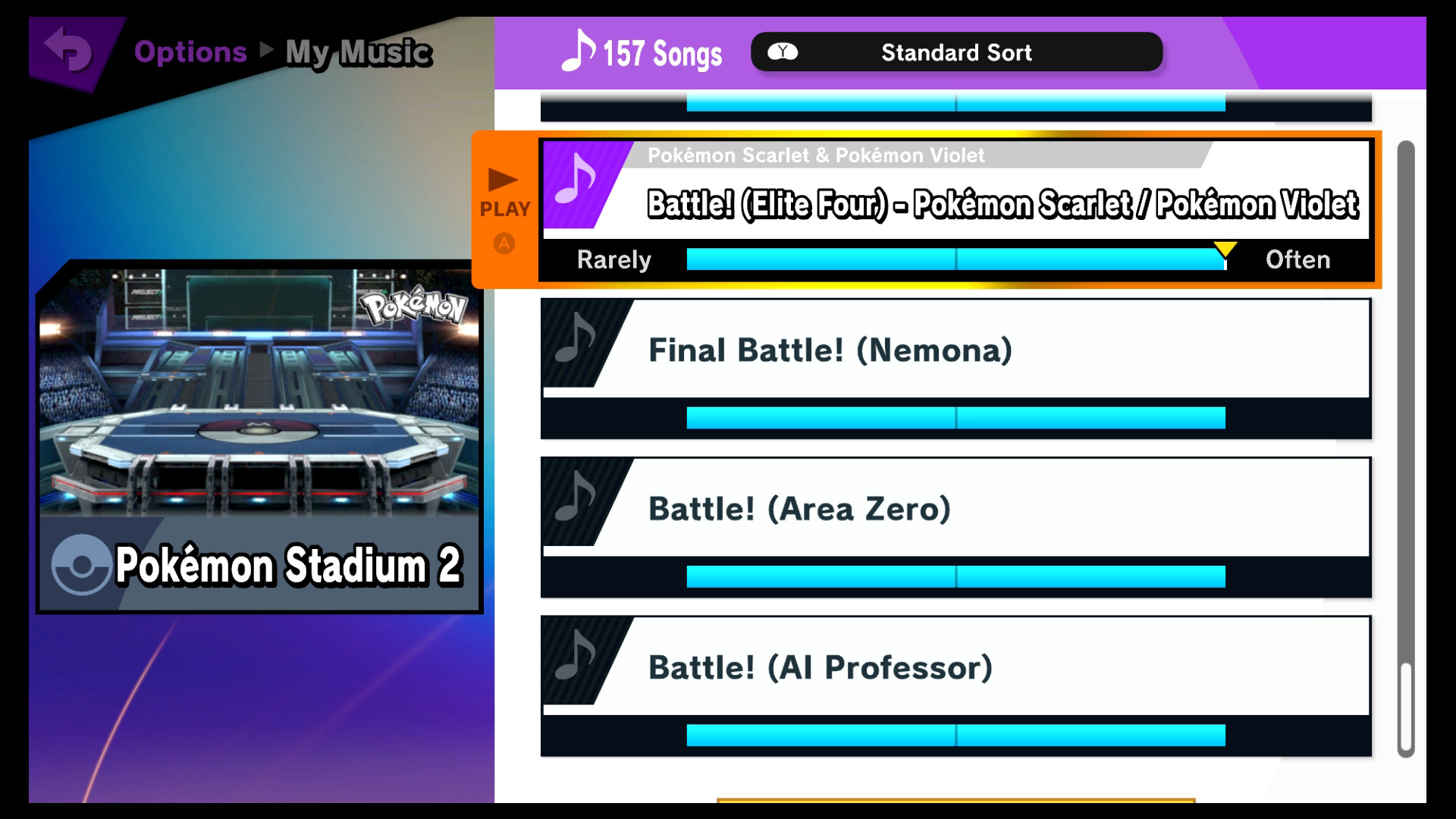The image size is (1456, 819).
Task: Open the Options menu in the breadcrumb
Action: tap(190, 52)
